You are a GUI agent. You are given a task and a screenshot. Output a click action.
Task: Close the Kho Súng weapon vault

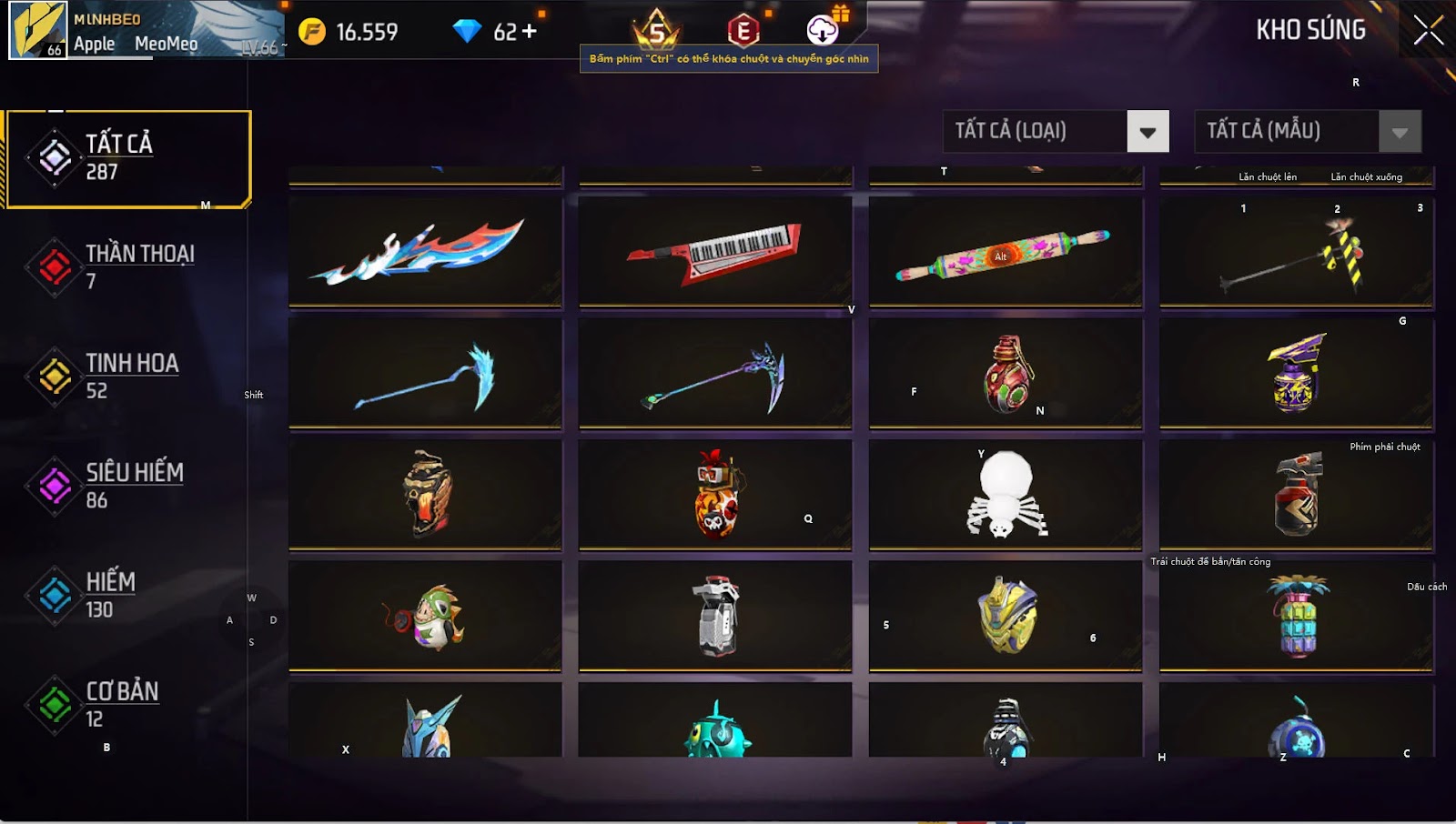[1428, 31]
